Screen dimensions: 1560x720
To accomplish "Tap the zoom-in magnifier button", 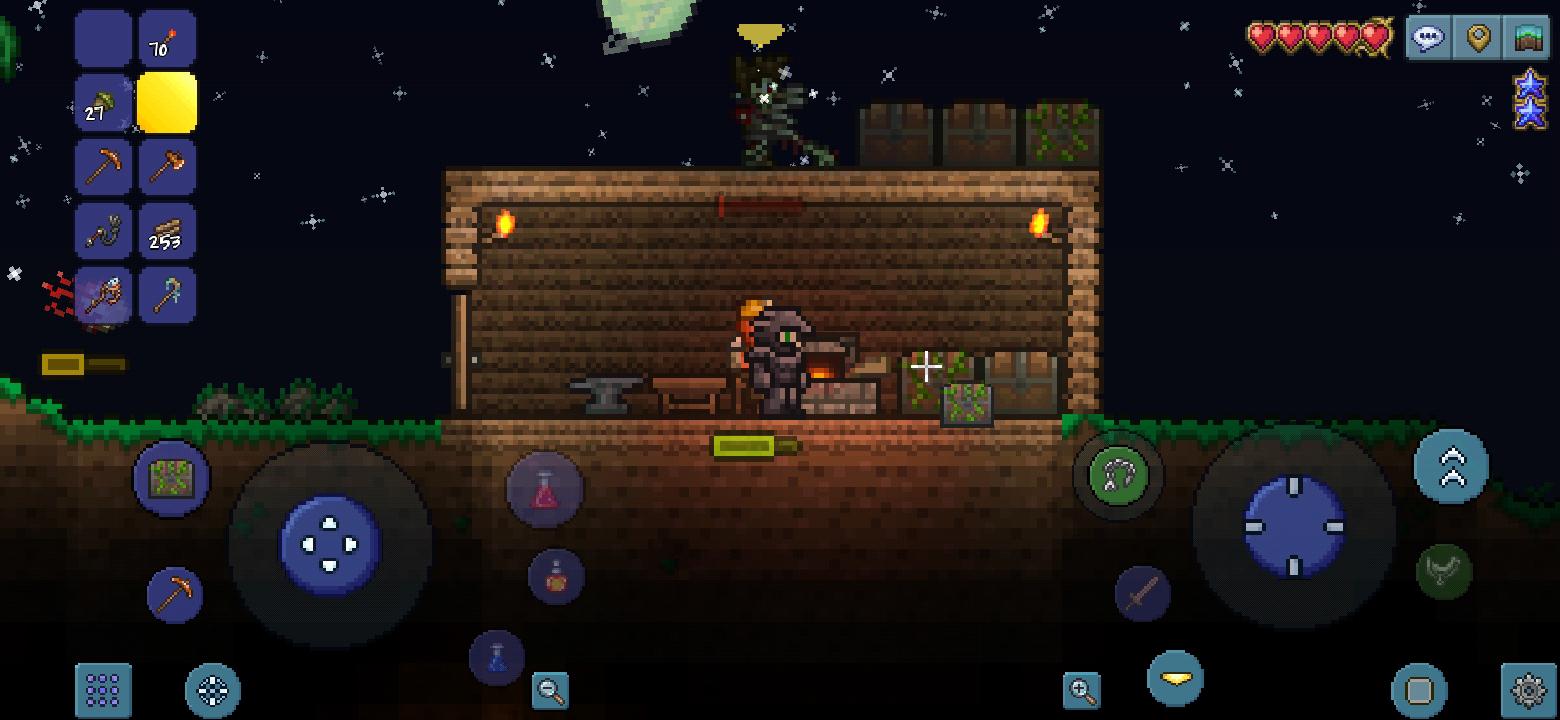I will pos(1080,691).
